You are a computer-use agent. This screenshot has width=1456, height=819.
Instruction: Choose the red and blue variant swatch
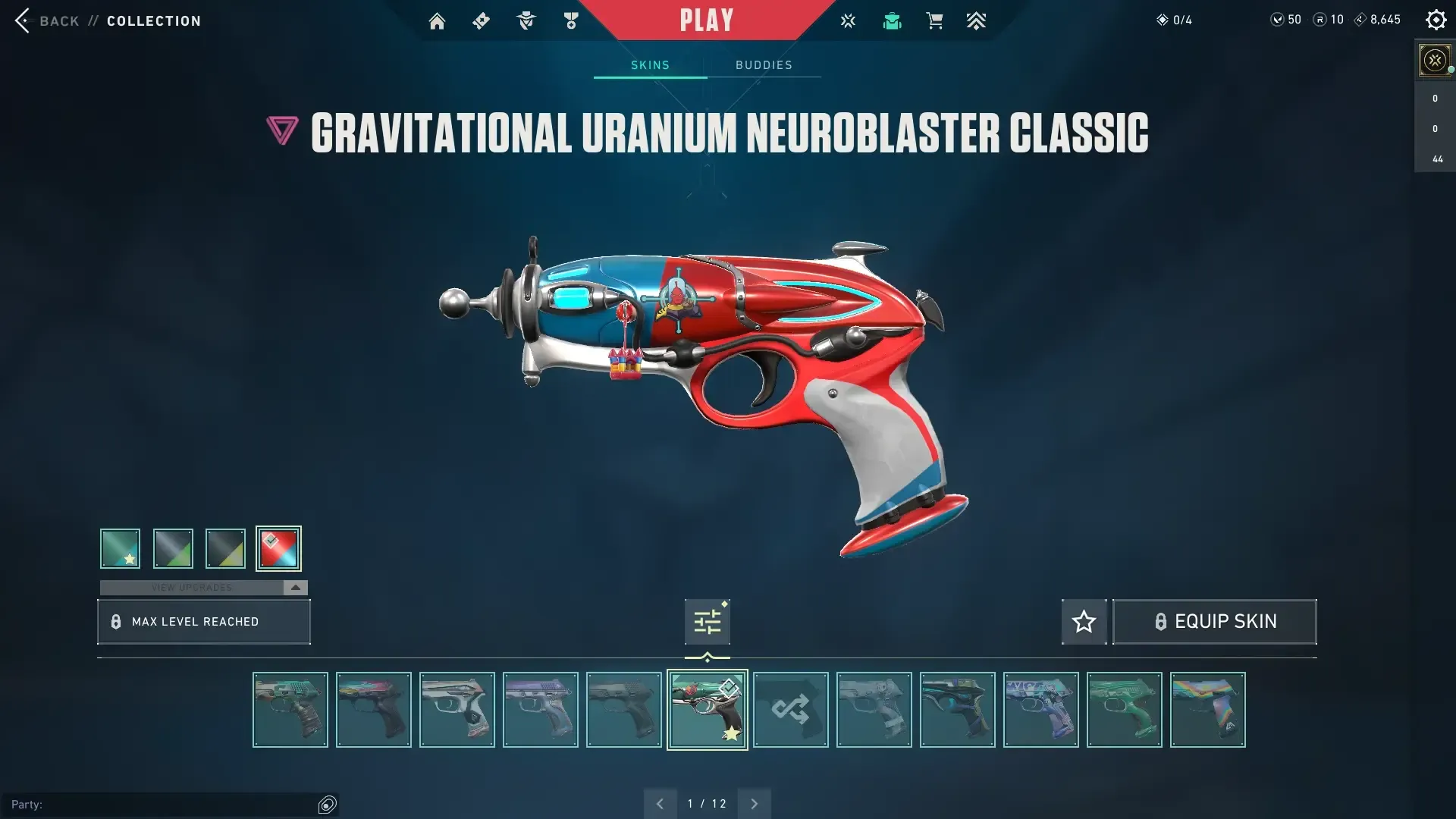coord(278,548)
